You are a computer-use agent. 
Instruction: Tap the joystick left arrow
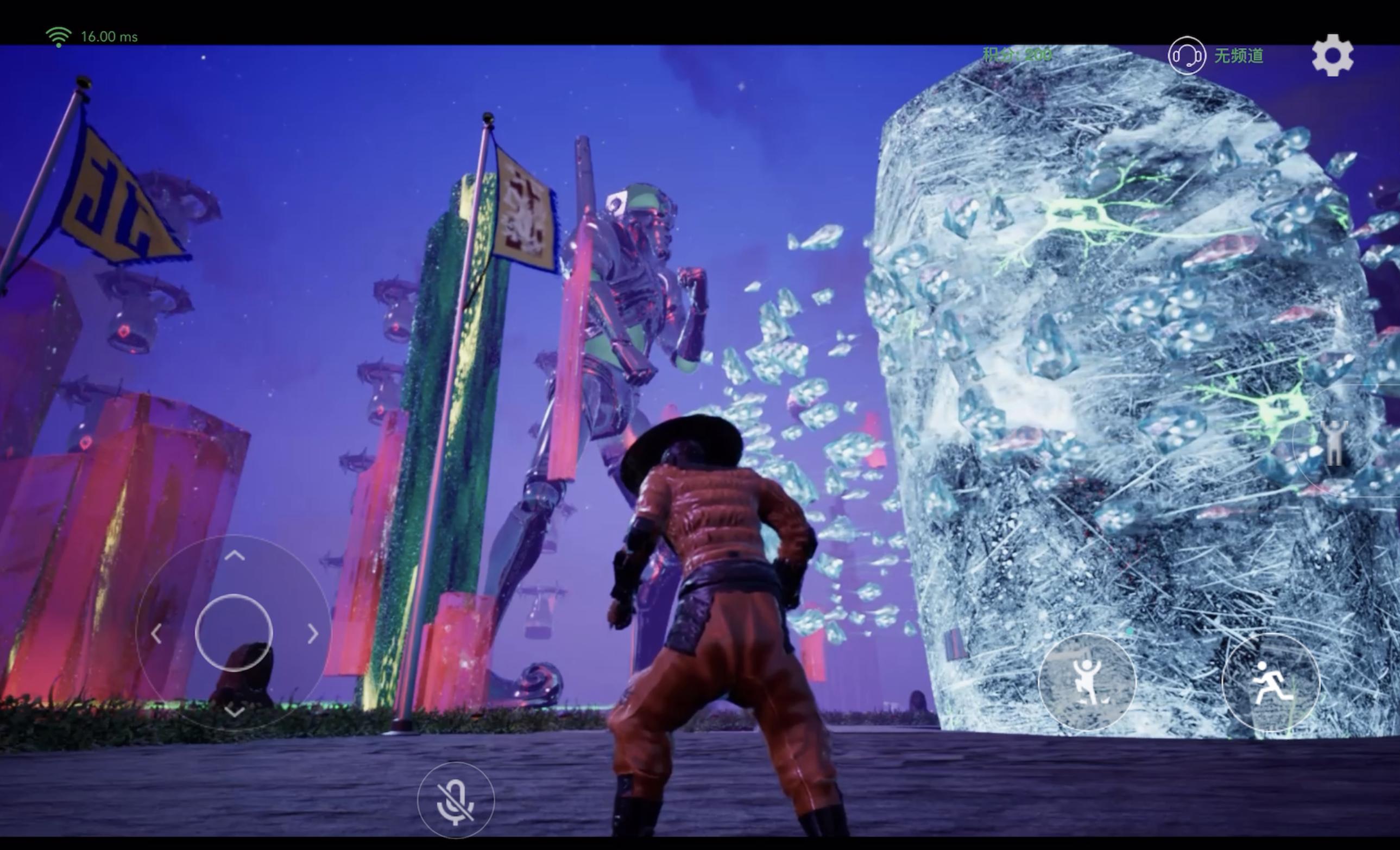(156, 633)
